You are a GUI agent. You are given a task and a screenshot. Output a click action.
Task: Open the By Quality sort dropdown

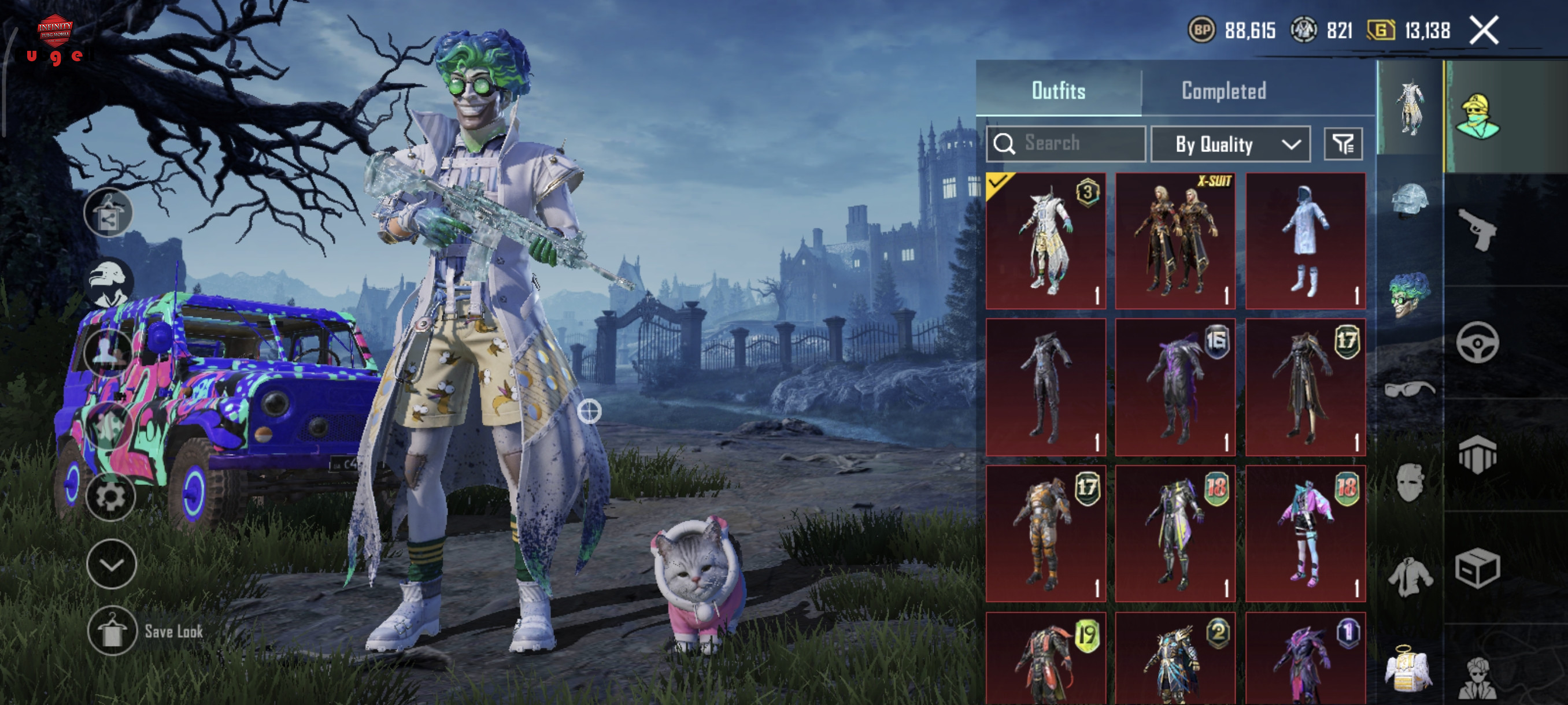coord(1230,144)
